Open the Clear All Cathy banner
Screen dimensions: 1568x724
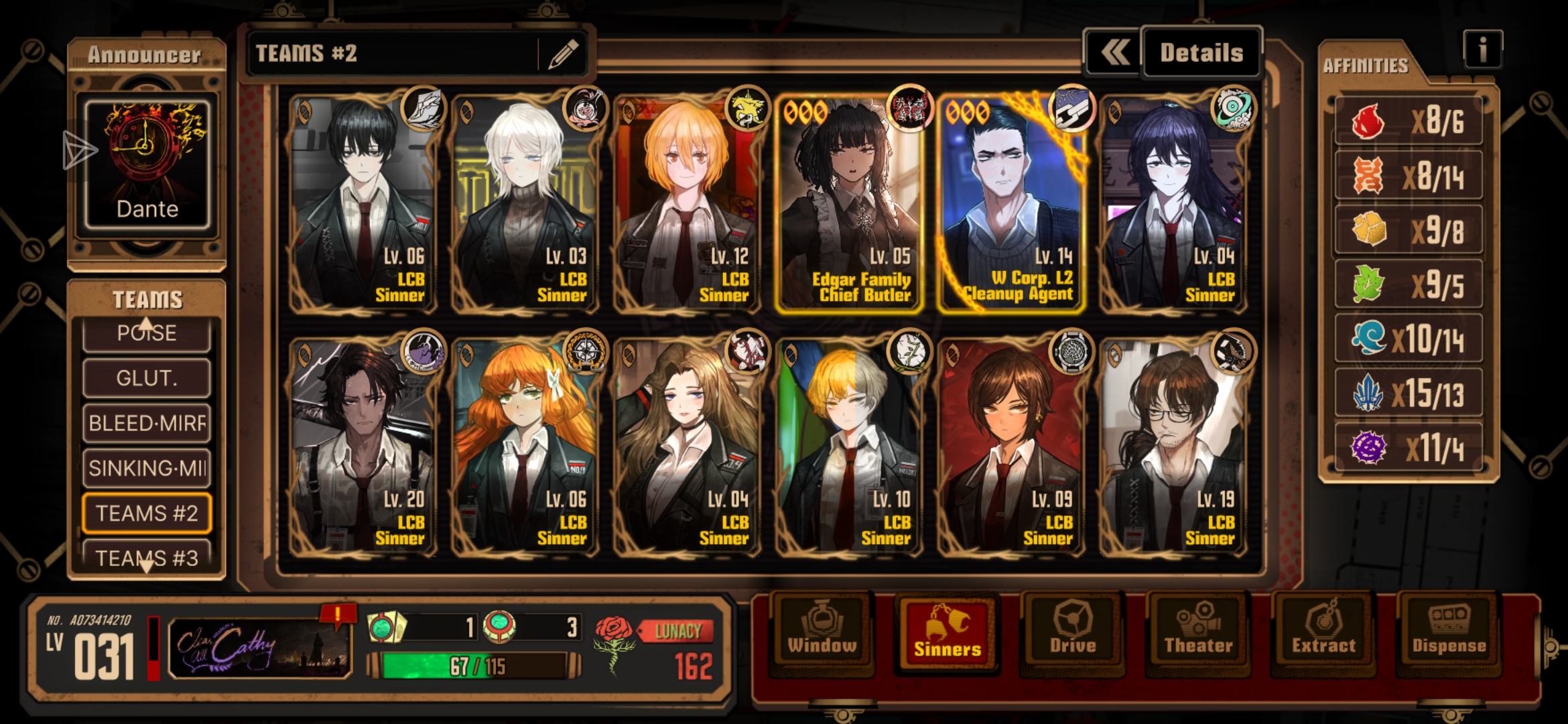point(260,648)
